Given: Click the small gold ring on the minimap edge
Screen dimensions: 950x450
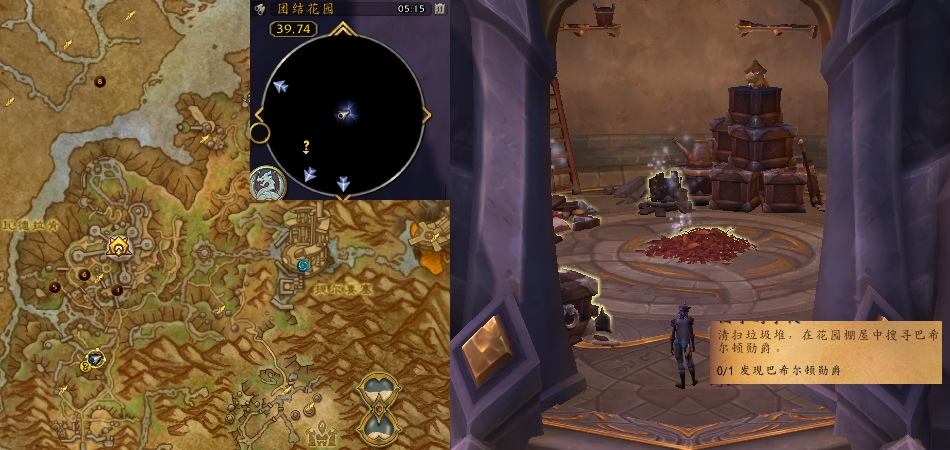Looking at the screenshot, I should click(260, 132).
